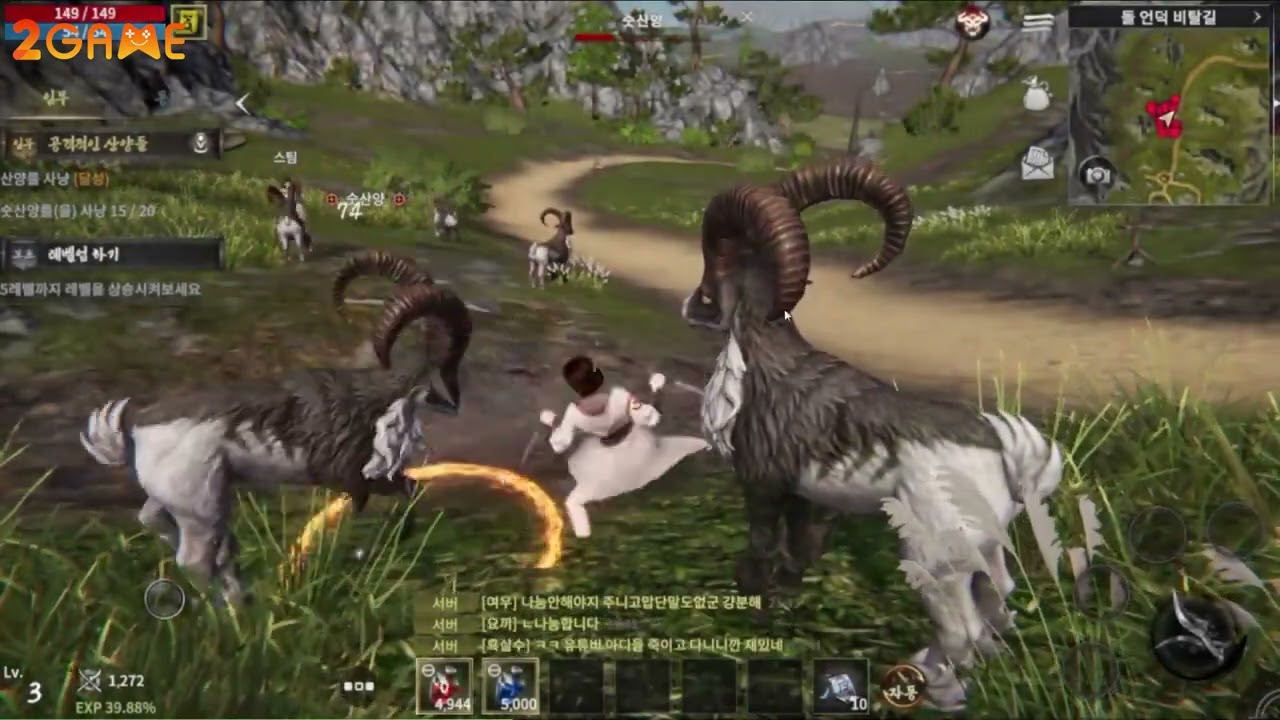Select the aggressive mountain goats quest

pyautogui.click(x=110, y=144)
